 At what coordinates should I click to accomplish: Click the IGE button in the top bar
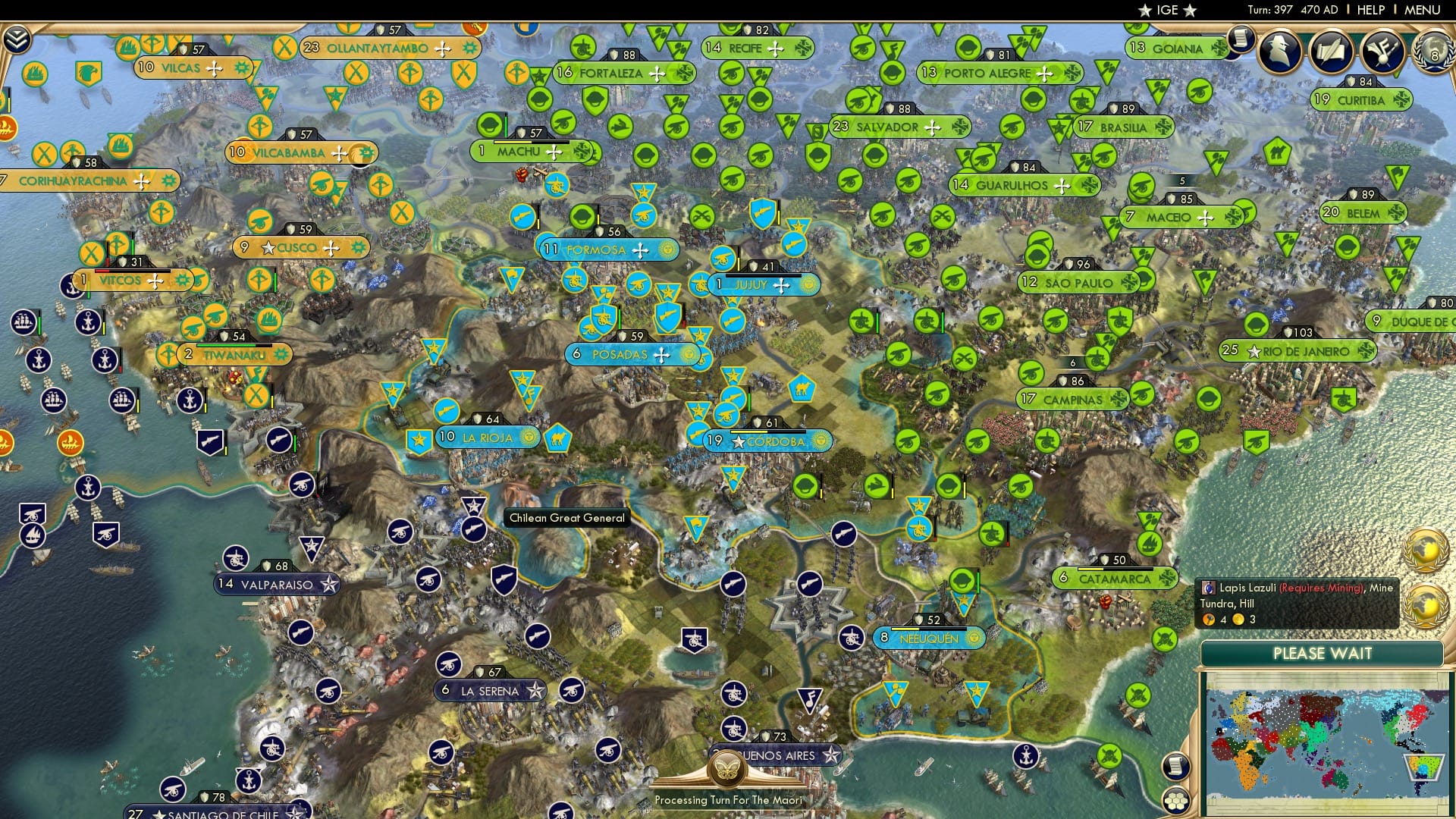pos(1168,10)
